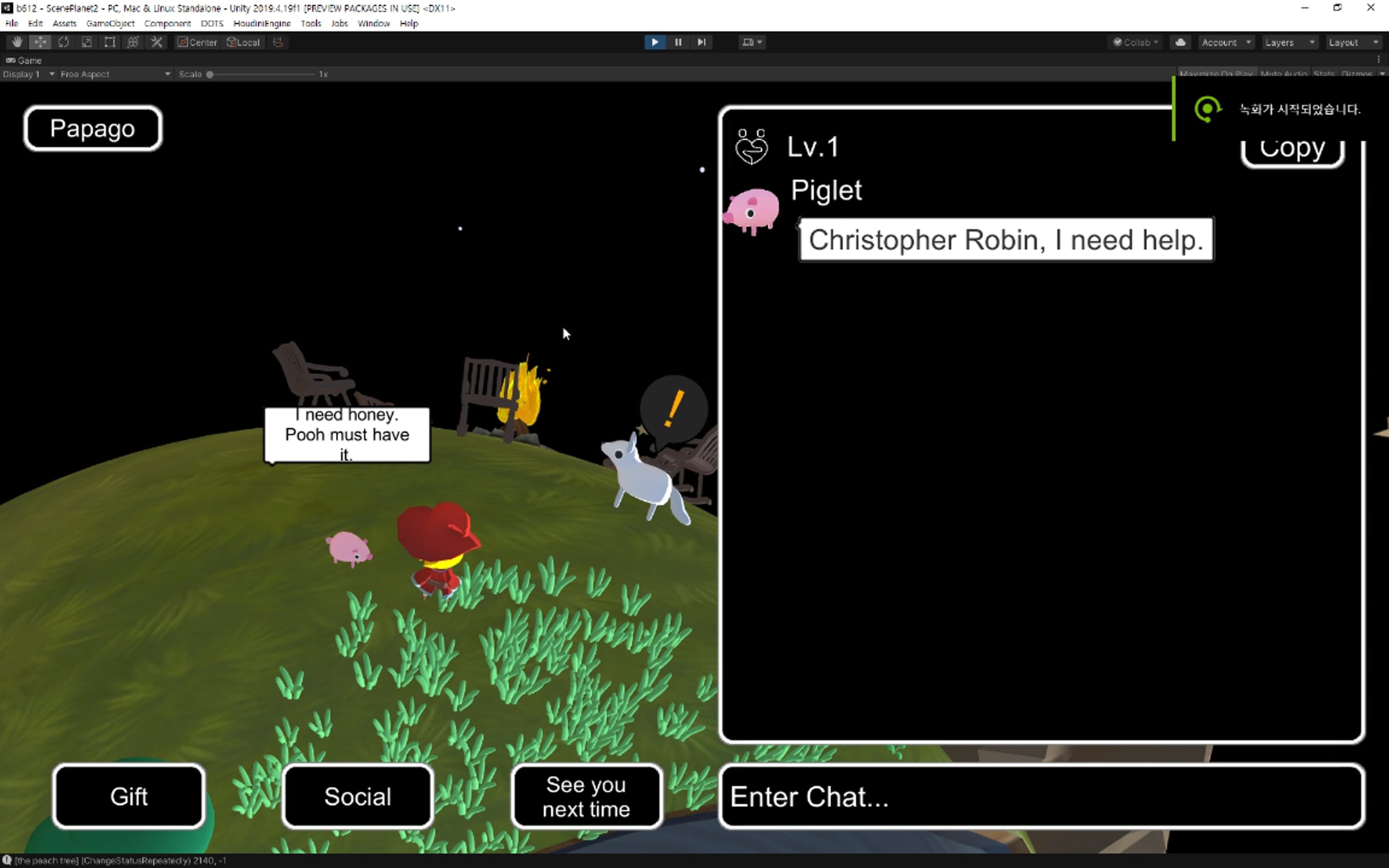Close the Unity editor window
This screenshot has width=1389, height=868.
pyautogui.click(x=1370, y=8)
